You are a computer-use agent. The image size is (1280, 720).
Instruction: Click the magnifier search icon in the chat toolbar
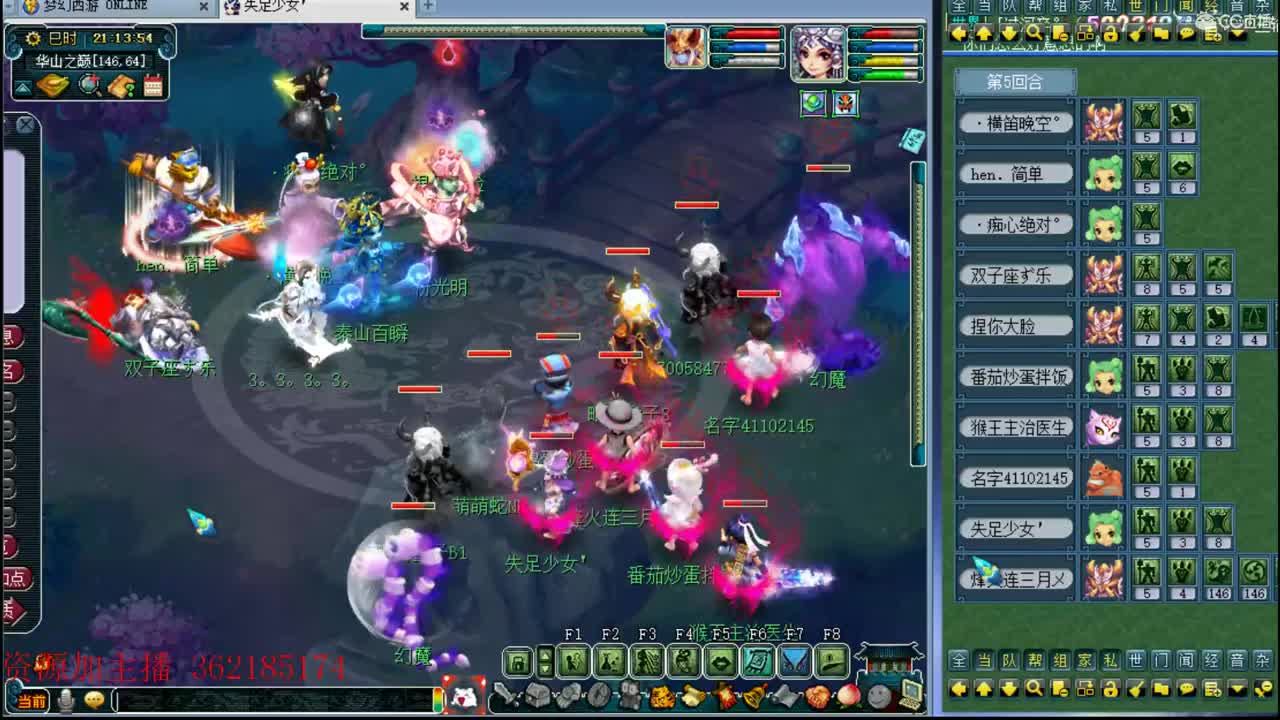pos(1033,689)
